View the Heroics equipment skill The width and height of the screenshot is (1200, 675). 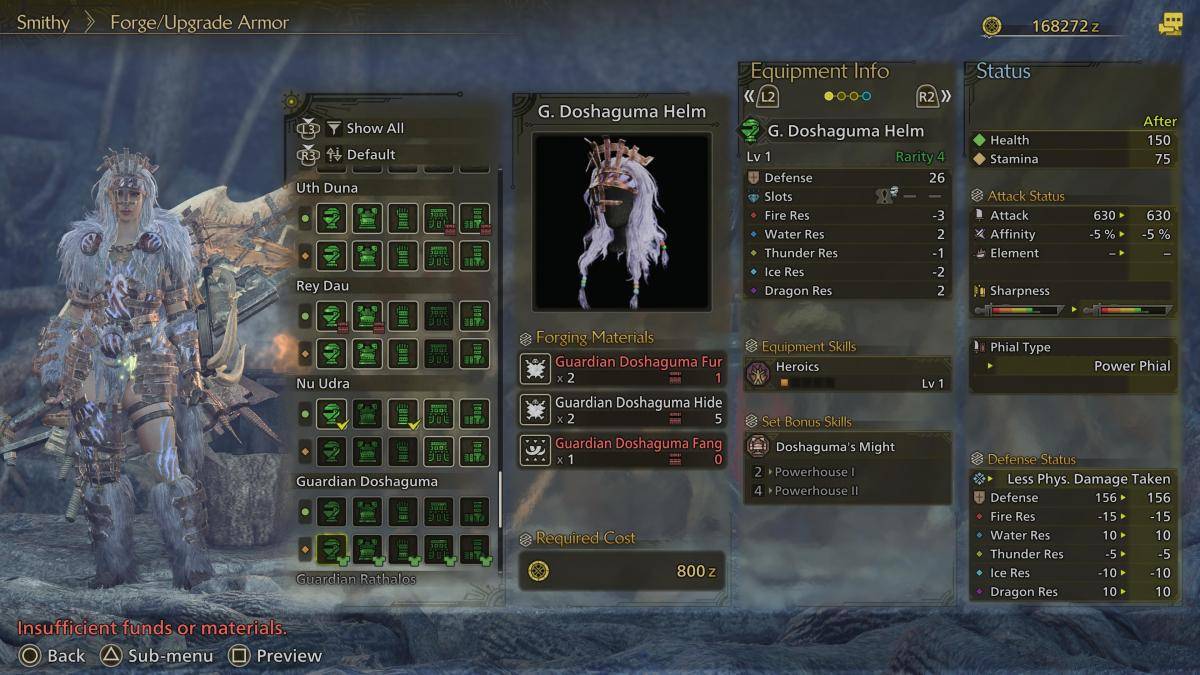point(847,374)
